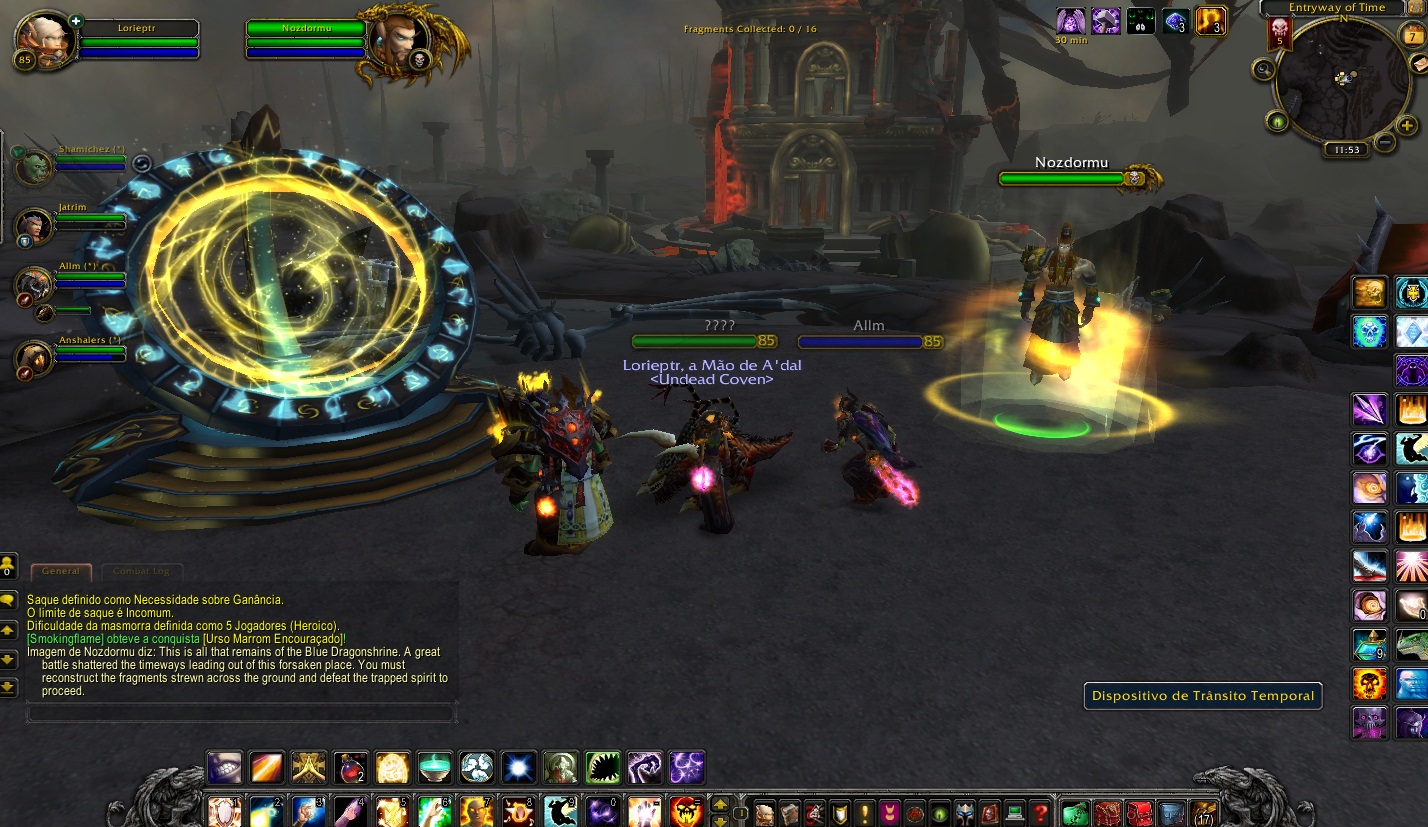Select party member Anshalers's portrait
This screenshot has height=827, width=1428.
pos(33,357)
